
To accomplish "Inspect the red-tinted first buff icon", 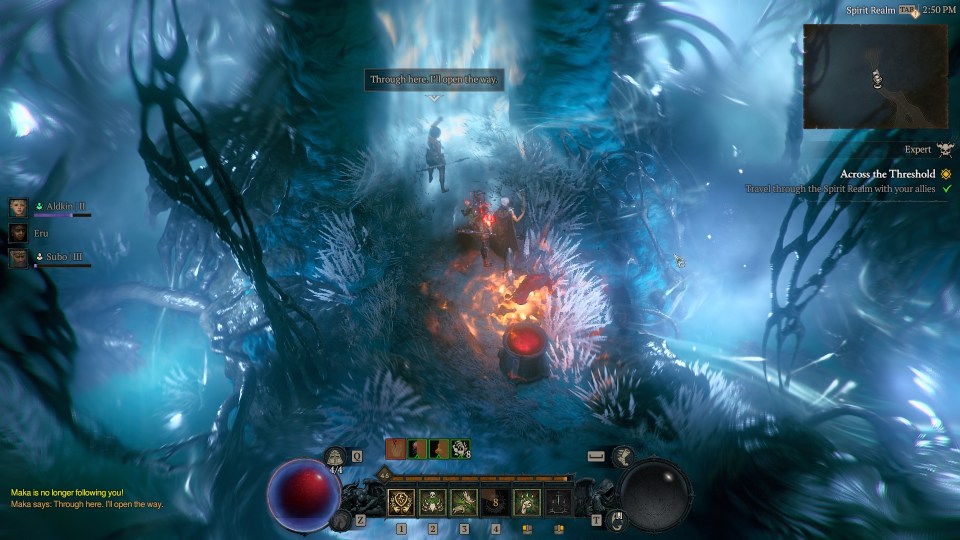I will pyautogui.click(x=396, y=449).
